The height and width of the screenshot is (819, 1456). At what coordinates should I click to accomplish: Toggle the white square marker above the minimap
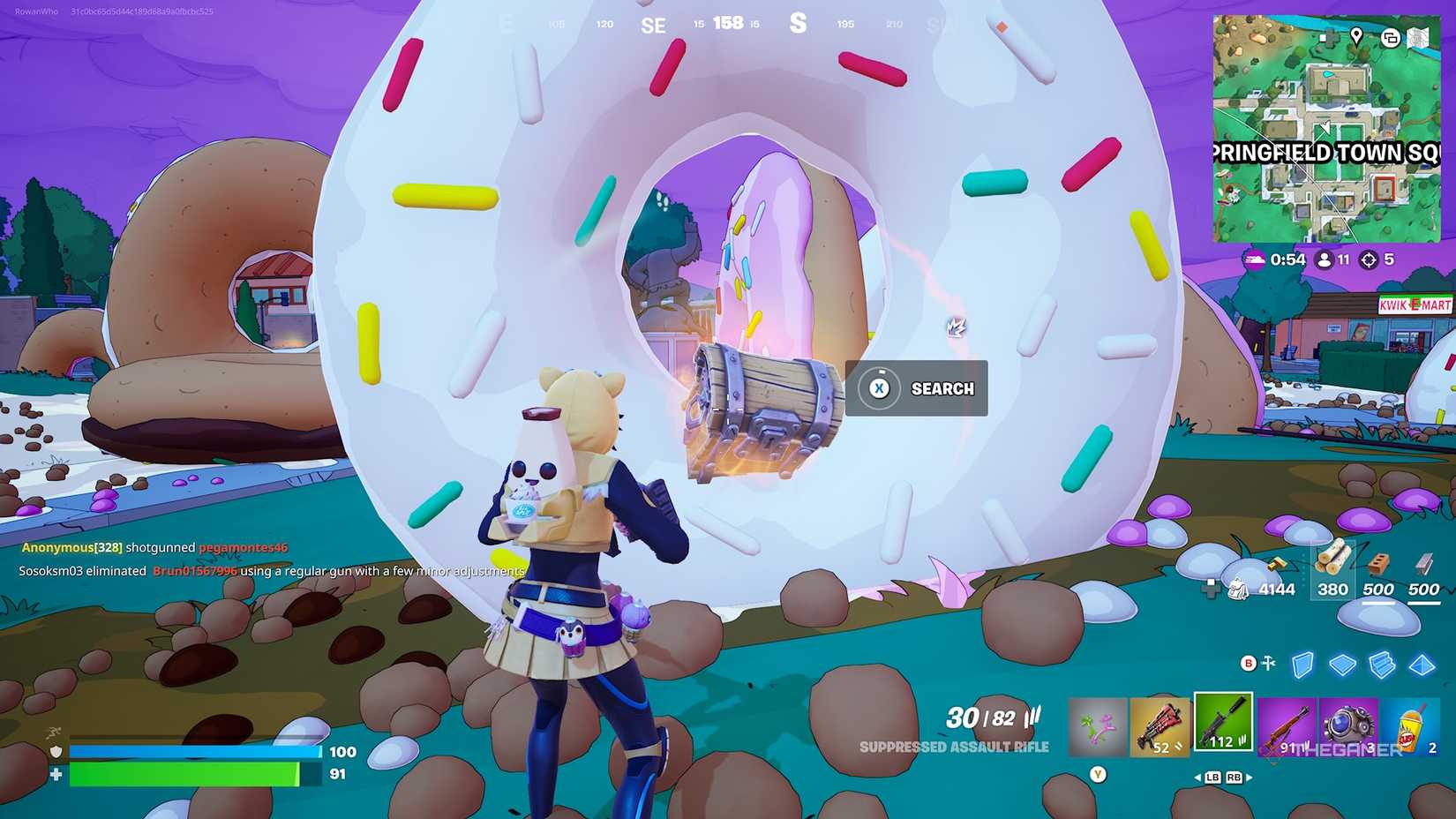tap(1323, 37)
